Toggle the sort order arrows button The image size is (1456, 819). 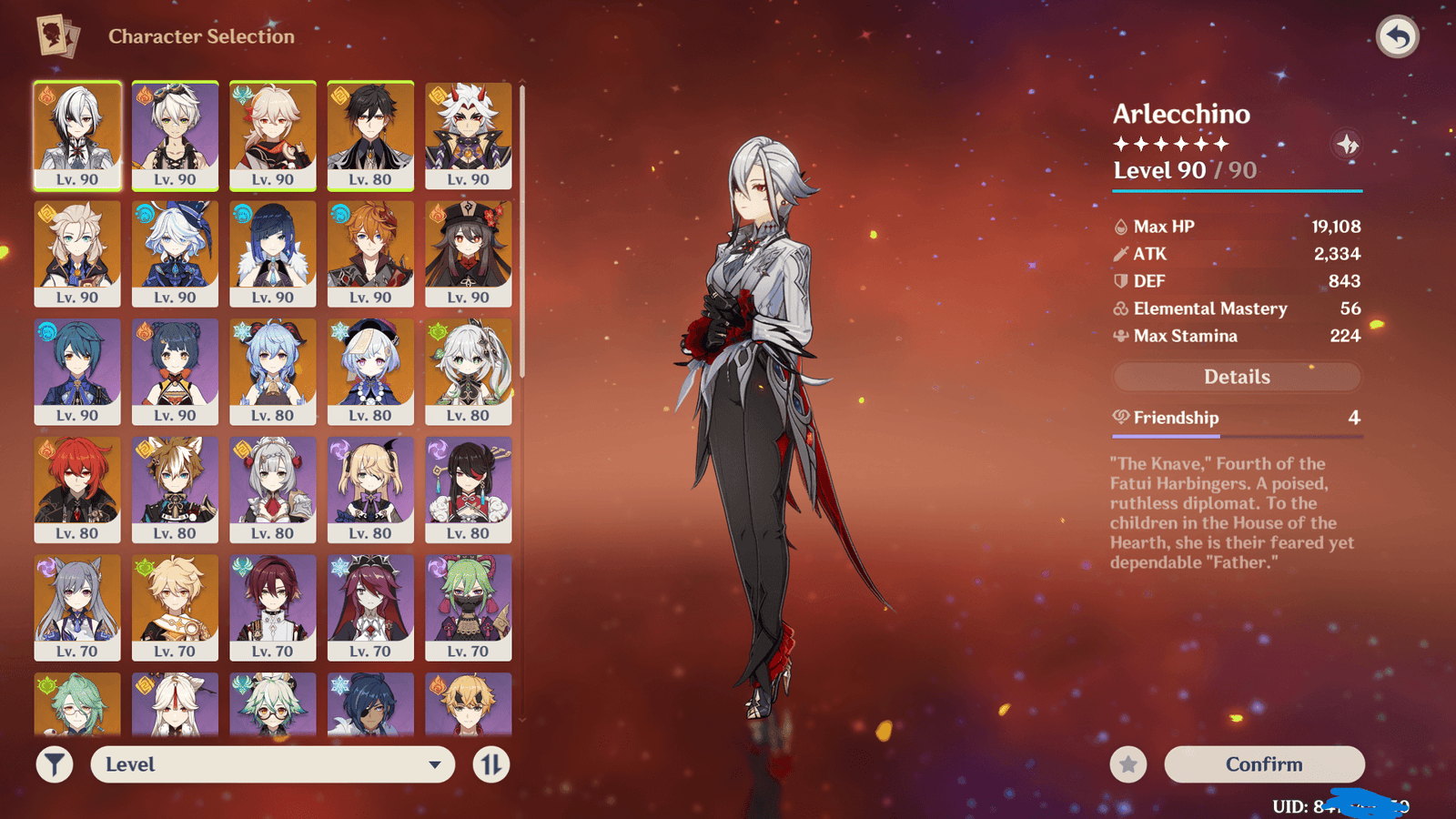pos(491,764)
